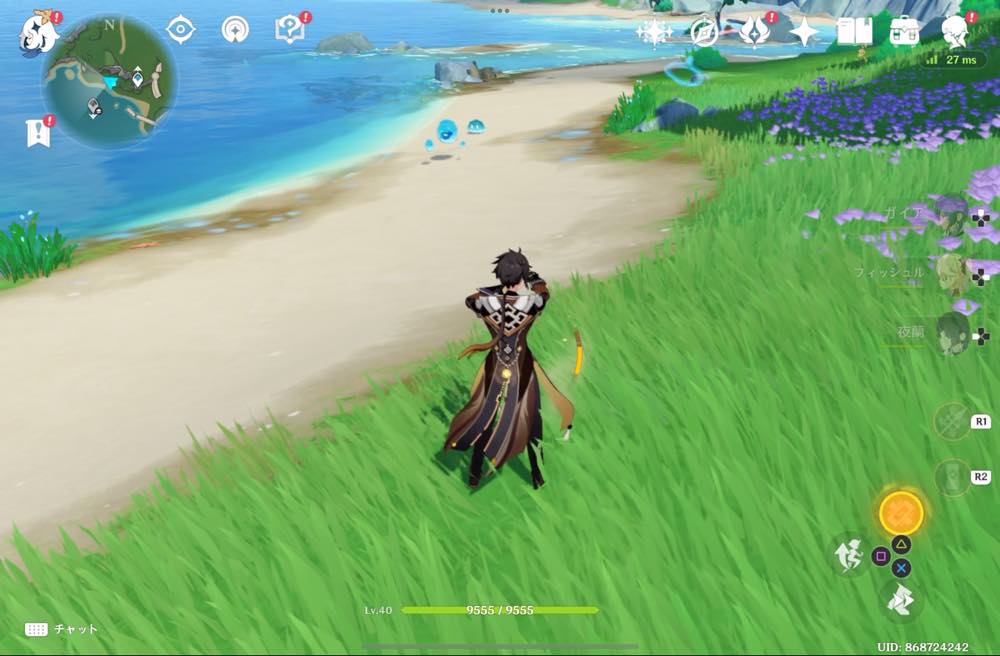Open the チャット chat box
Viewport: 1000px width, 656px height.
pos(62,629)
